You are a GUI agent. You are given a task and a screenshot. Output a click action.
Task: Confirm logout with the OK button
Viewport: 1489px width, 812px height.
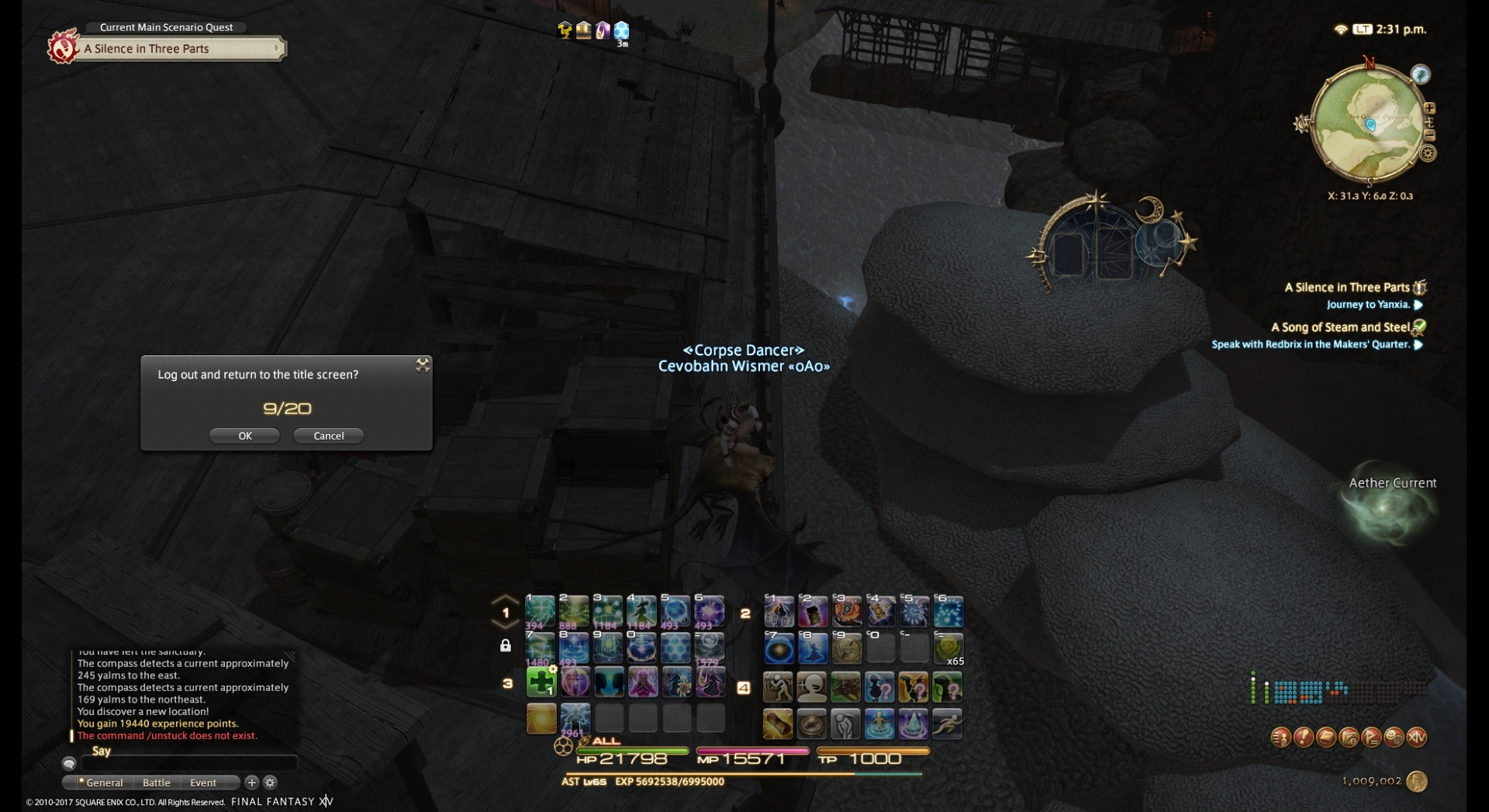tap(244, 436)
